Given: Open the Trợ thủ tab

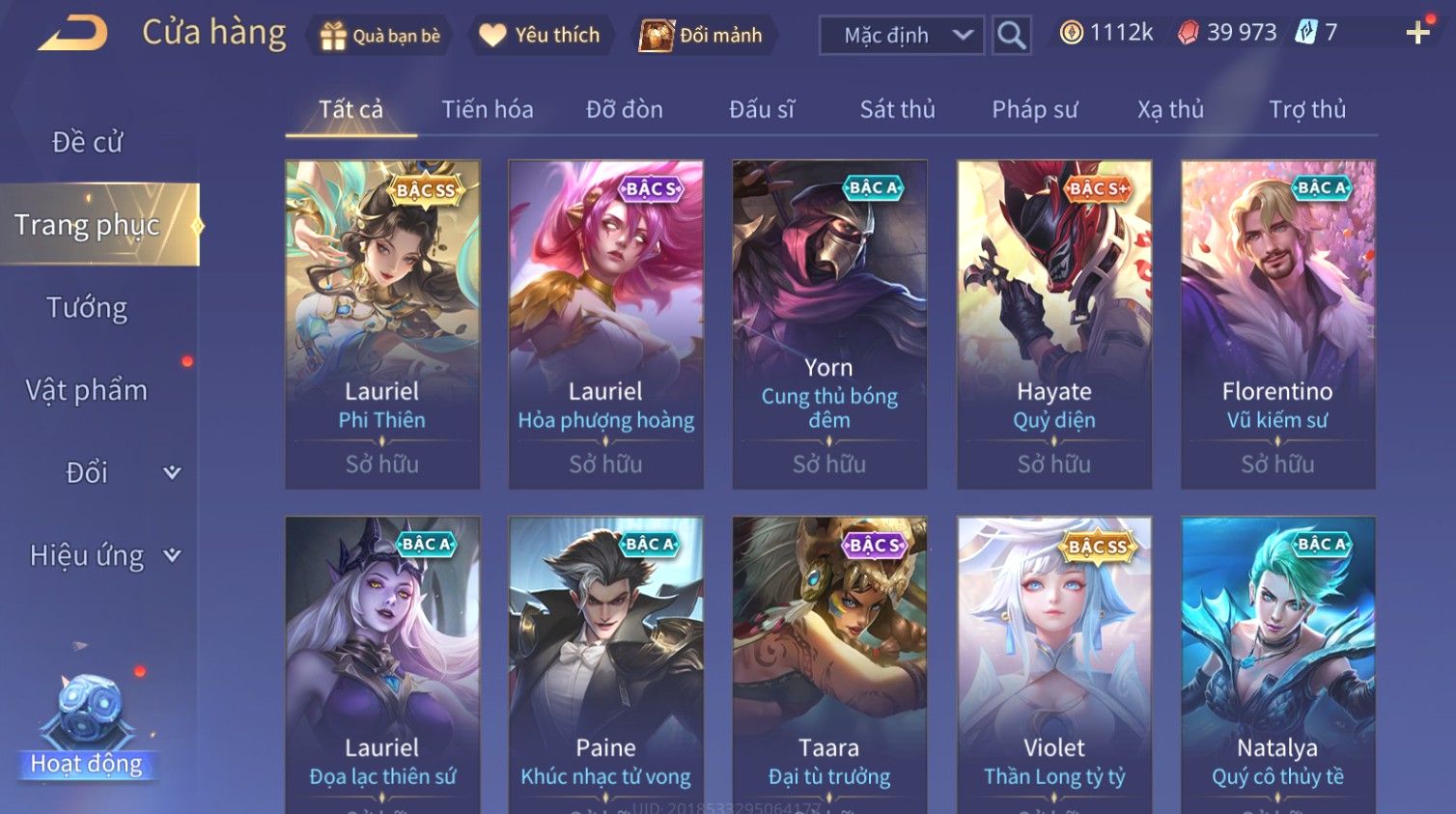Looking at the screenshot, I should click(1306, 110).
